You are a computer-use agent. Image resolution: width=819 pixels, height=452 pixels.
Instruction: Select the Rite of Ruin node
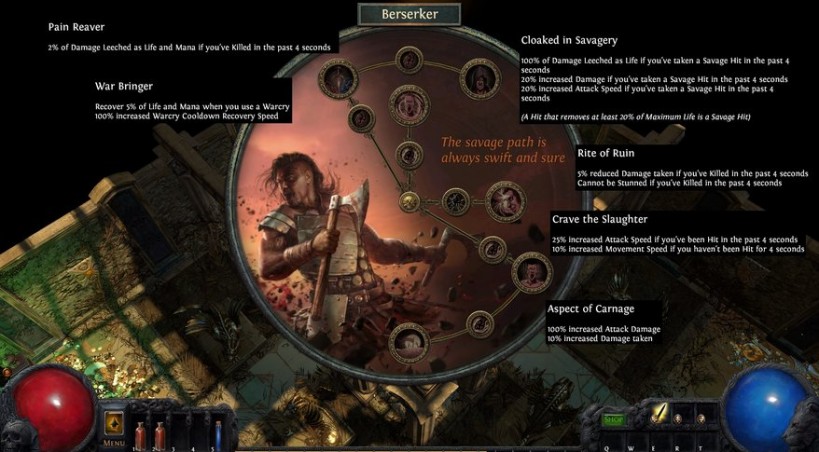(x=506, y=198)
